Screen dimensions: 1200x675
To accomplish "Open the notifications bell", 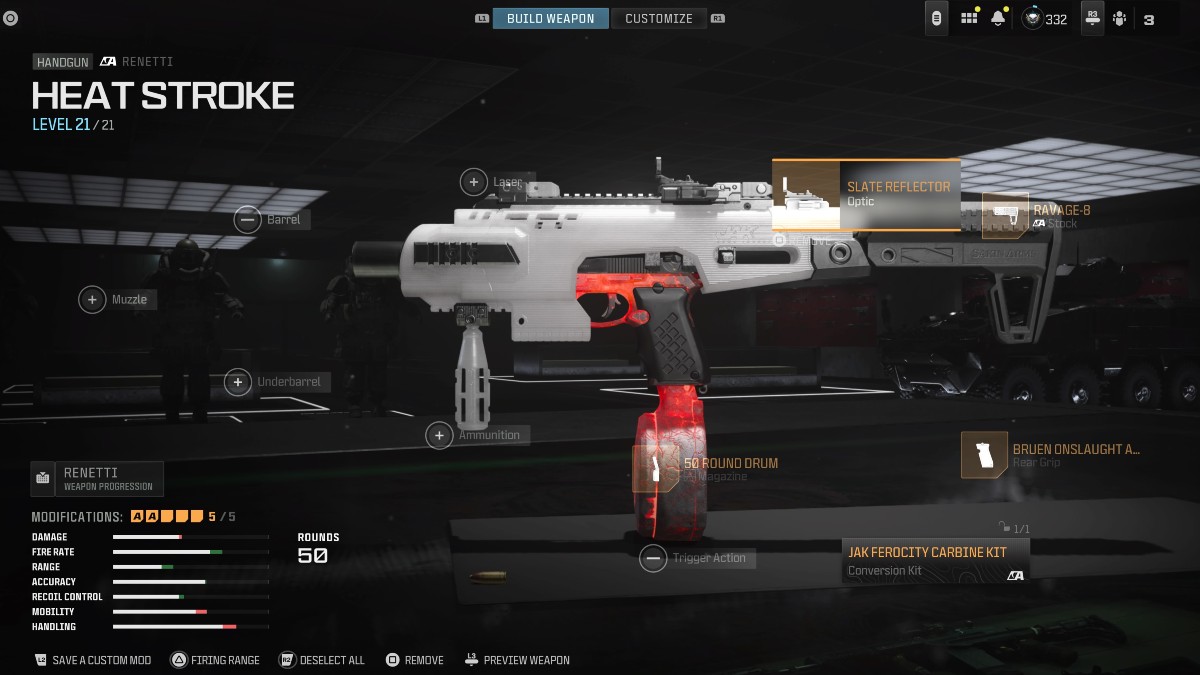I will tap(997, 18).
